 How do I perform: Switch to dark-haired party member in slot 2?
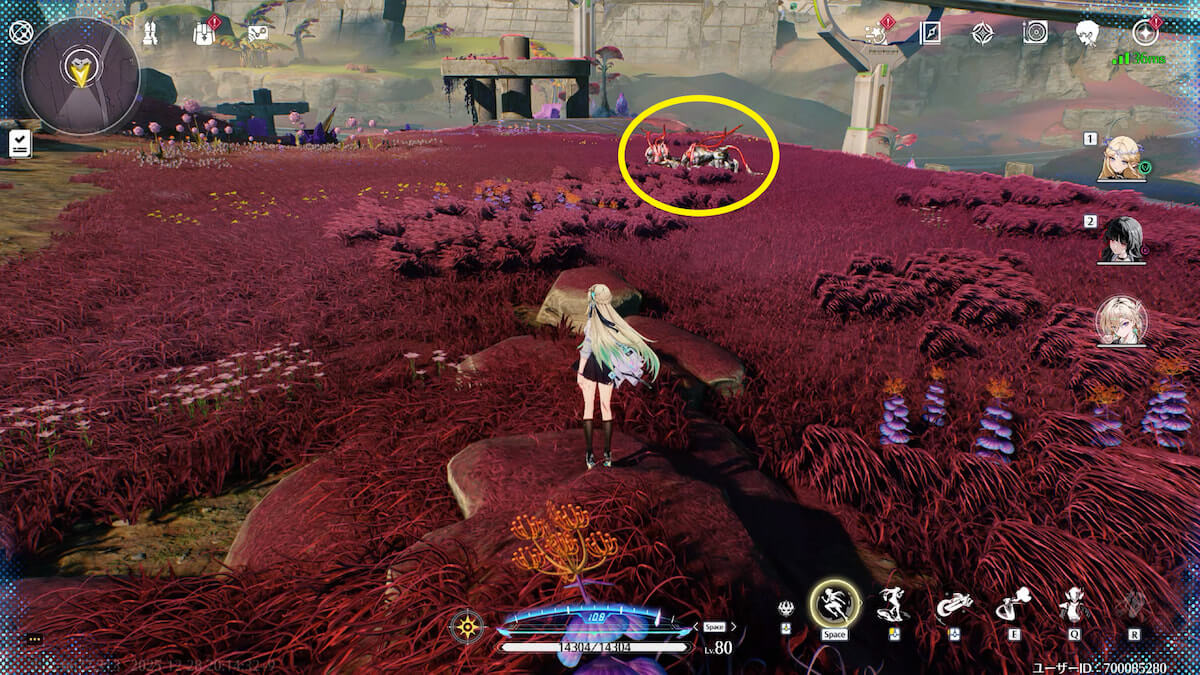pyautogui.click(x=1121, y=240)
